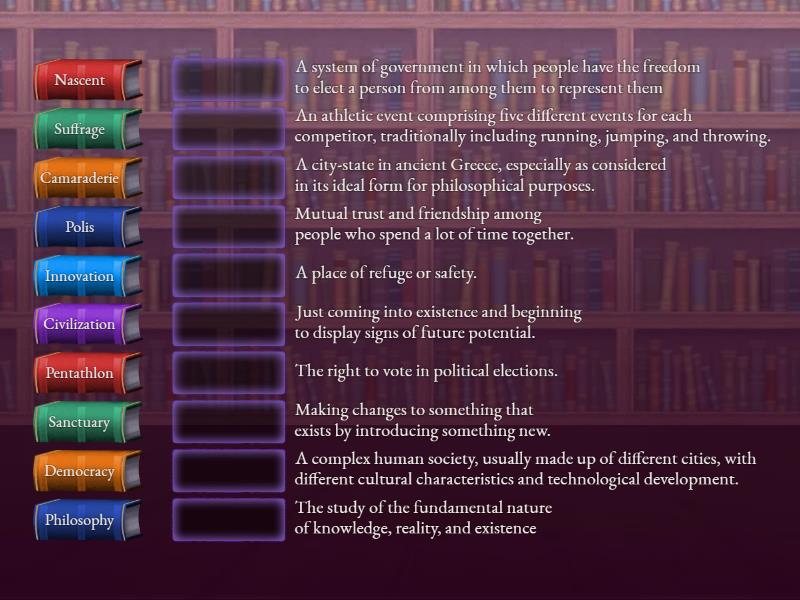
Task: Select the empty slot beside the pentathlon definition
Action: pyautogui.click(x=229, y=129)
